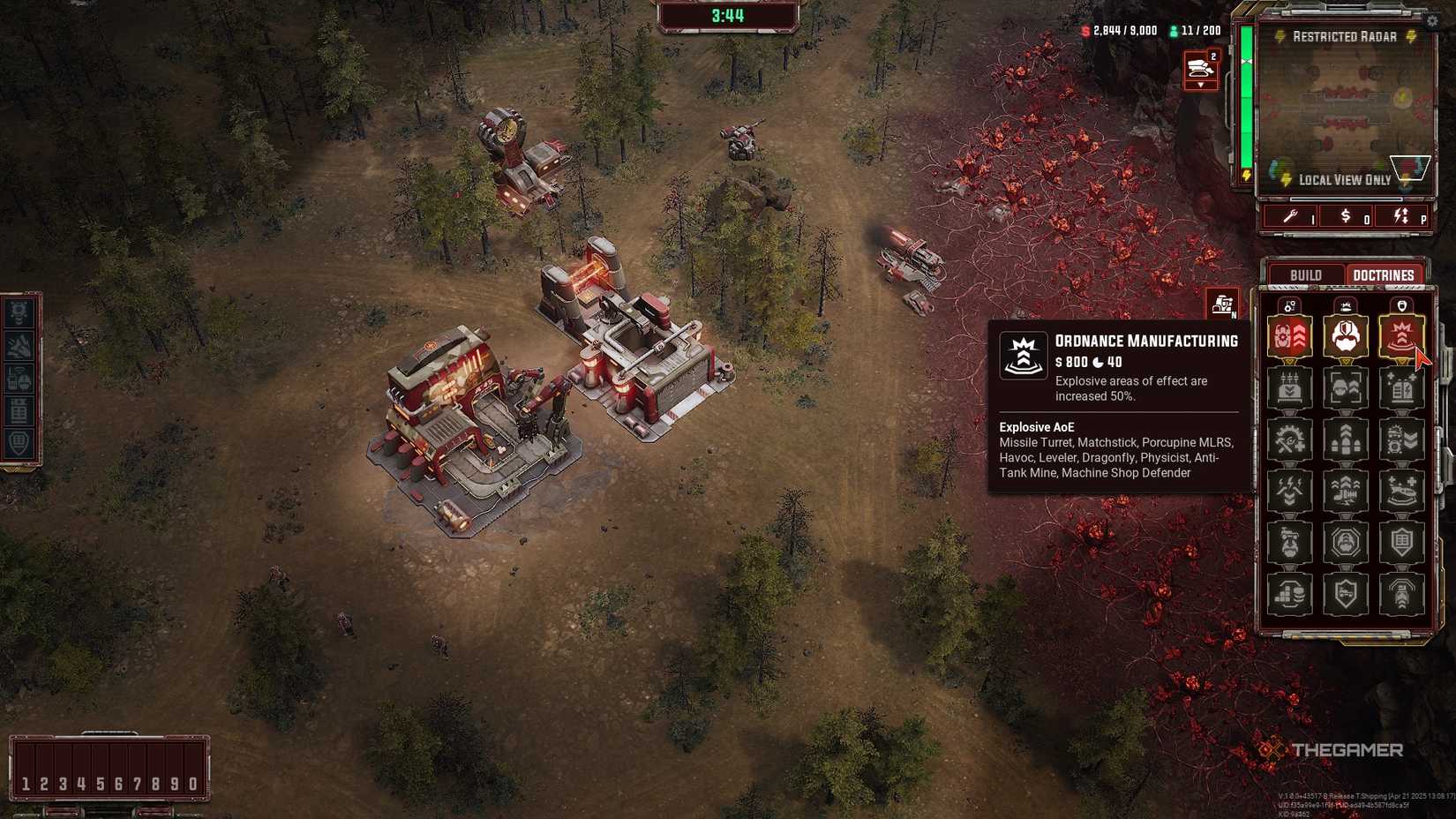1456x819 pixels.
Task: Toggle the Local View Only radar mode
Action: point(1345,179)
